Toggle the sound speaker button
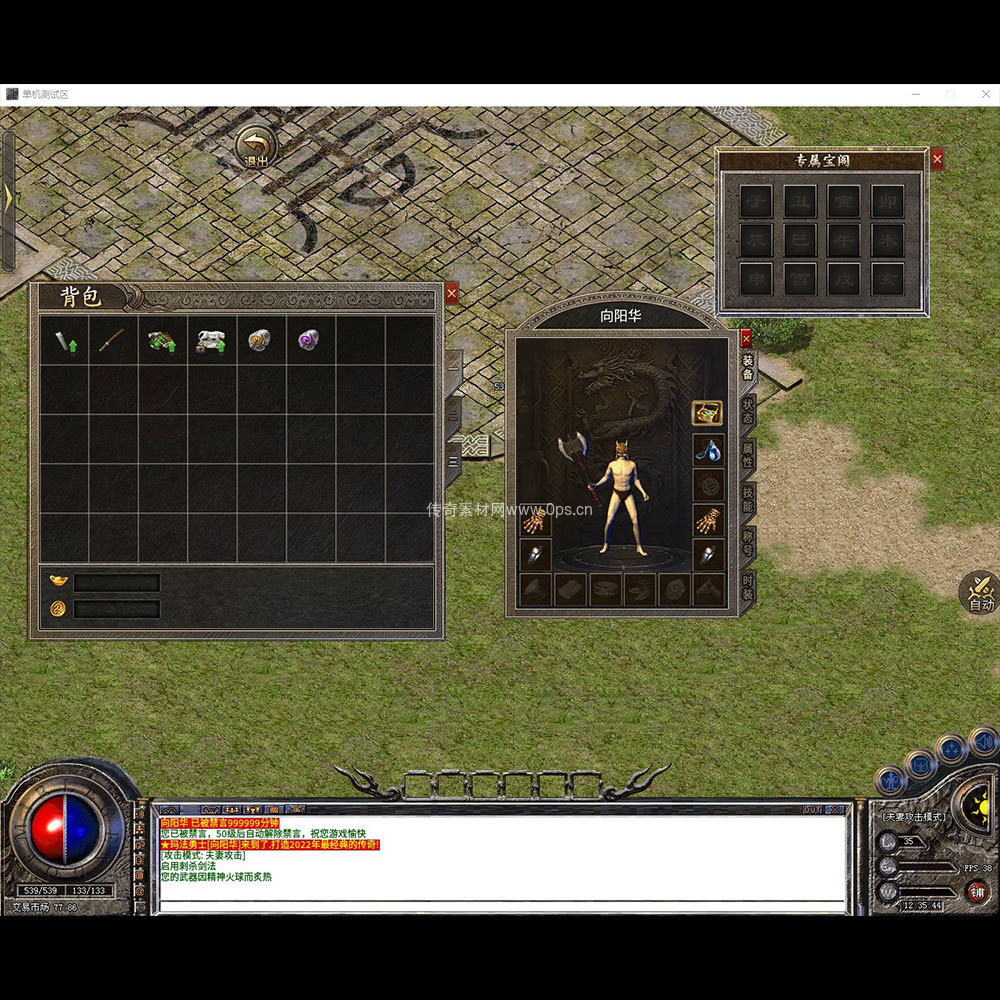Screen dimensions: 1000x1000 (983, 741)
